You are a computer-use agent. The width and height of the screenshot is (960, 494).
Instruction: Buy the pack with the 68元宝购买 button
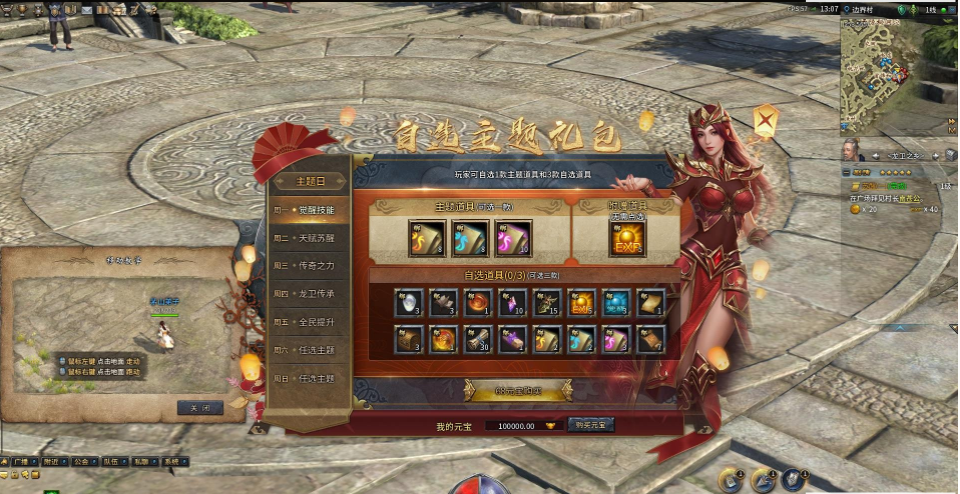pos(517,392)
